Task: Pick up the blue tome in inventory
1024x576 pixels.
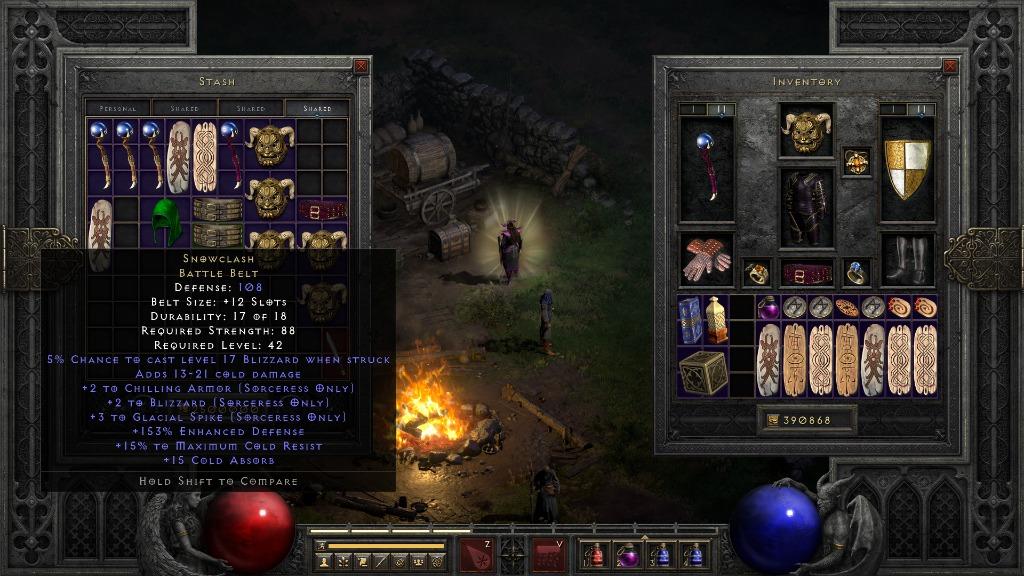Action: (x=690, y=320)
